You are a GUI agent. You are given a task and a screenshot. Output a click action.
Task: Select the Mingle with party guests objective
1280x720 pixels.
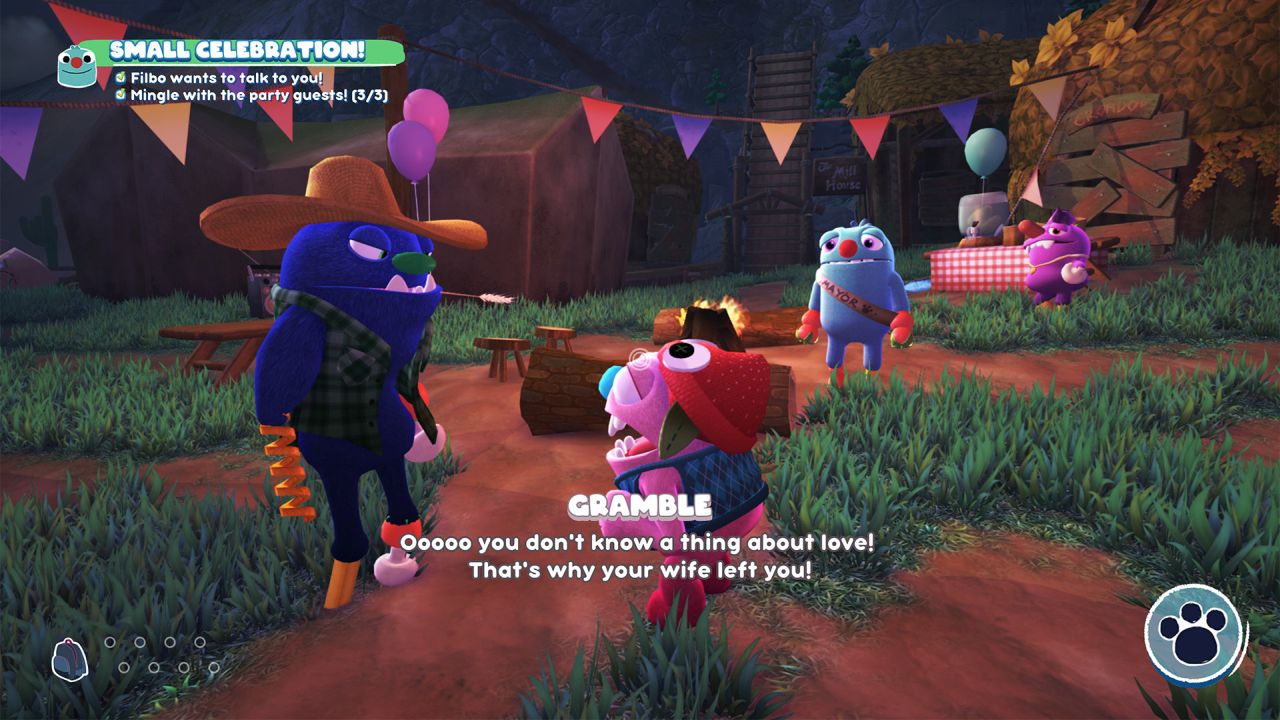(258, 95)
